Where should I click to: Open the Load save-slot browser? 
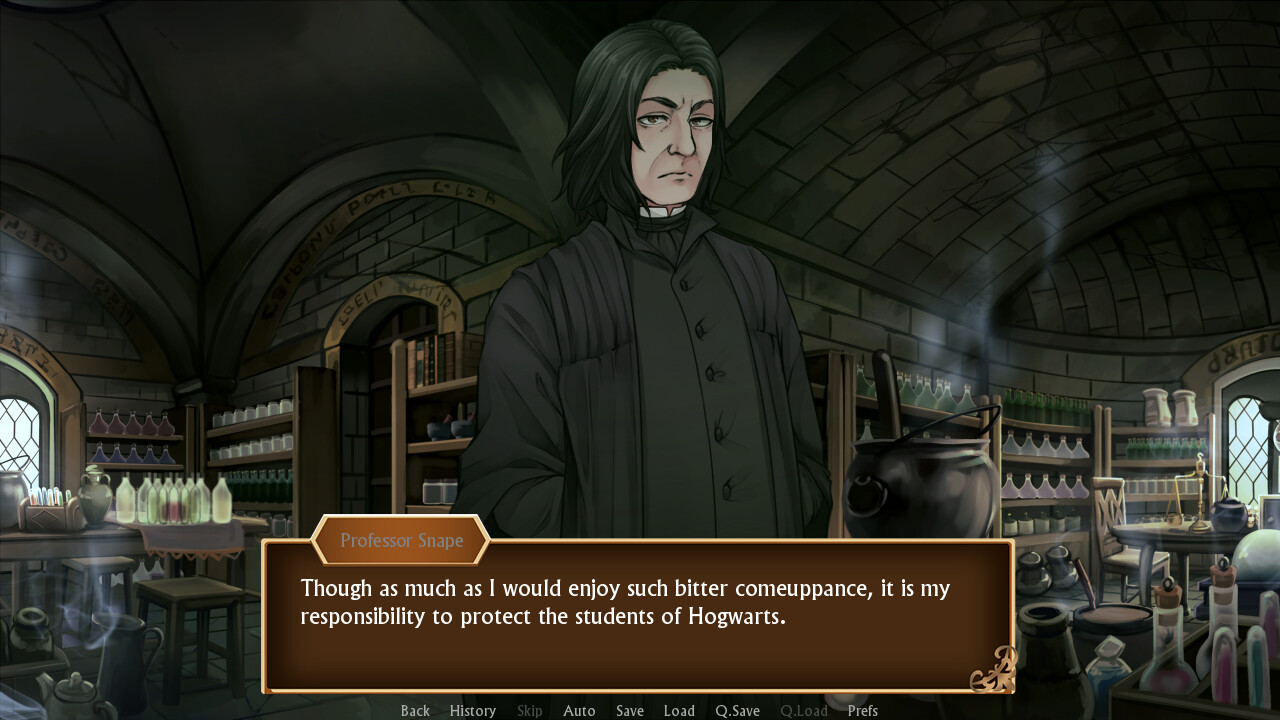679,710
